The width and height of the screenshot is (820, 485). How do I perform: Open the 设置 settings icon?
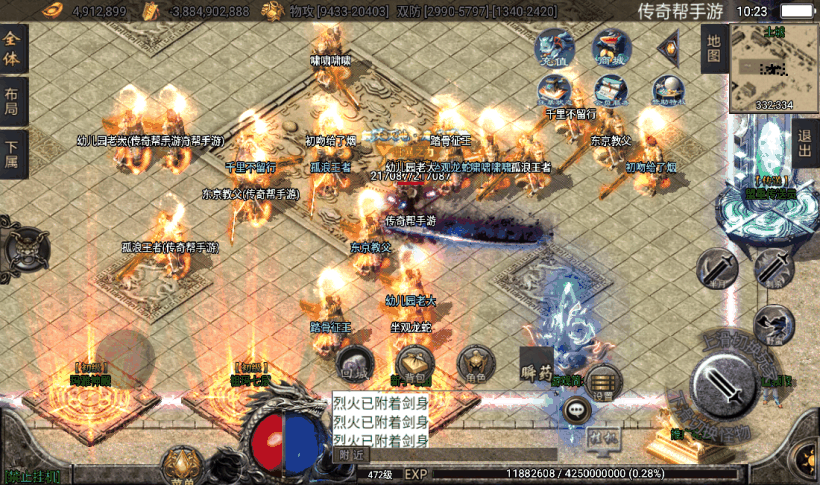coord(603,381)
